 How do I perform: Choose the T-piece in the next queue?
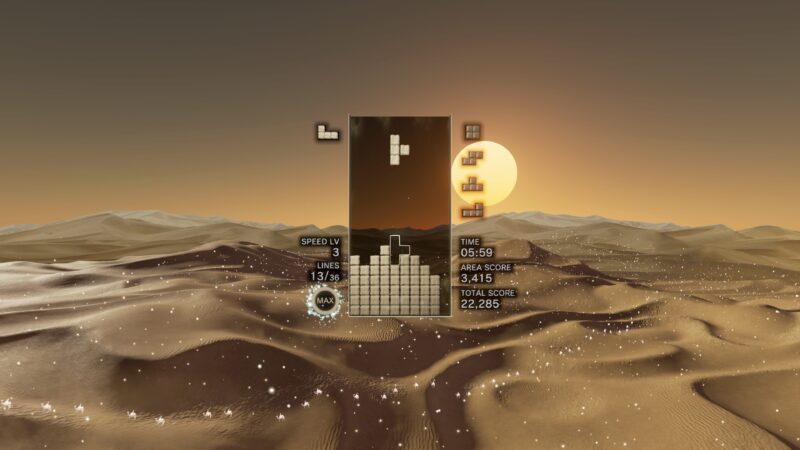click(472, 183)
